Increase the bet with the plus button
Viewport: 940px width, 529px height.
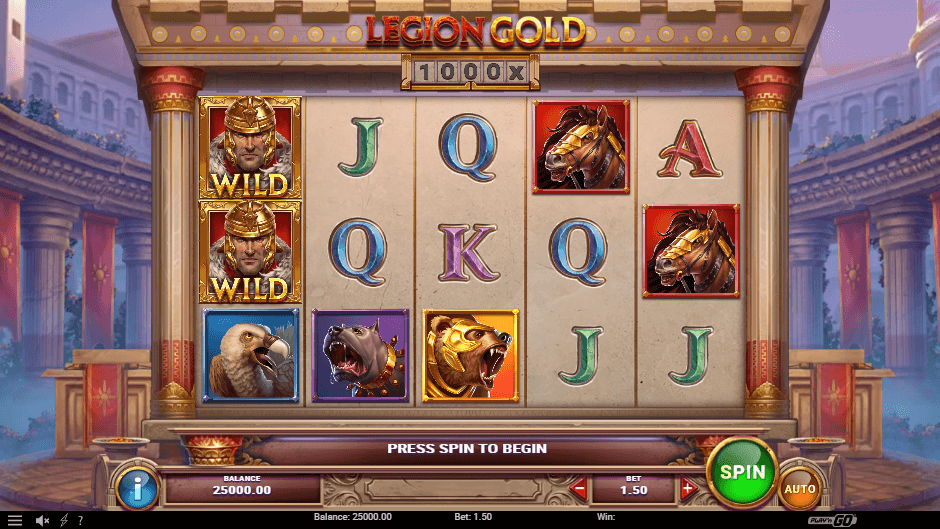[687, 489]
